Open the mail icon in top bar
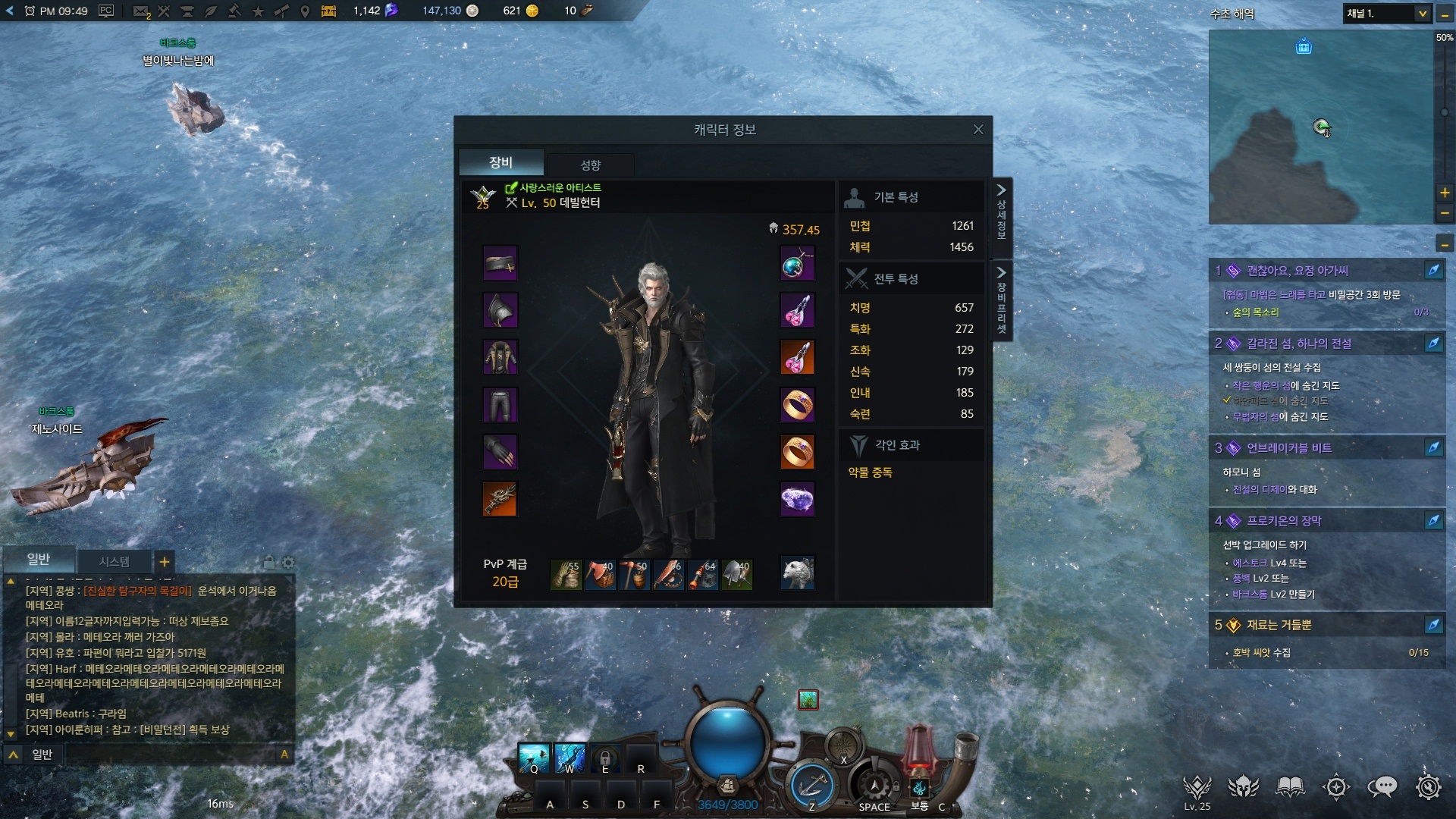 (x=140, y=11)
